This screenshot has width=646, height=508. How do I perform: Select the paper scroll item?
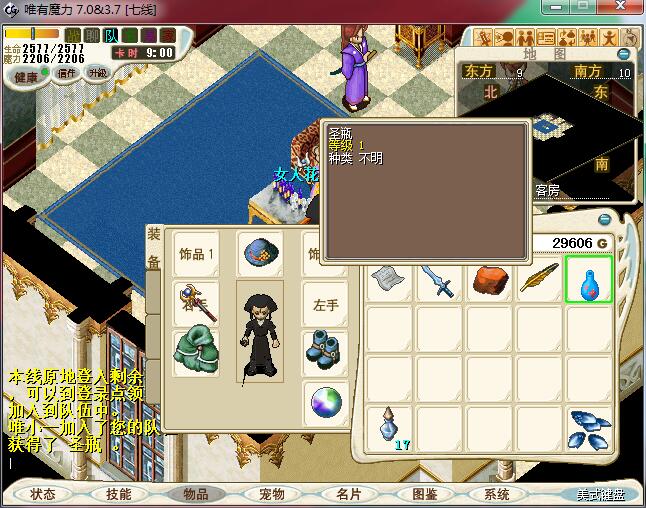pyautogui.click(x=388, y=280)
